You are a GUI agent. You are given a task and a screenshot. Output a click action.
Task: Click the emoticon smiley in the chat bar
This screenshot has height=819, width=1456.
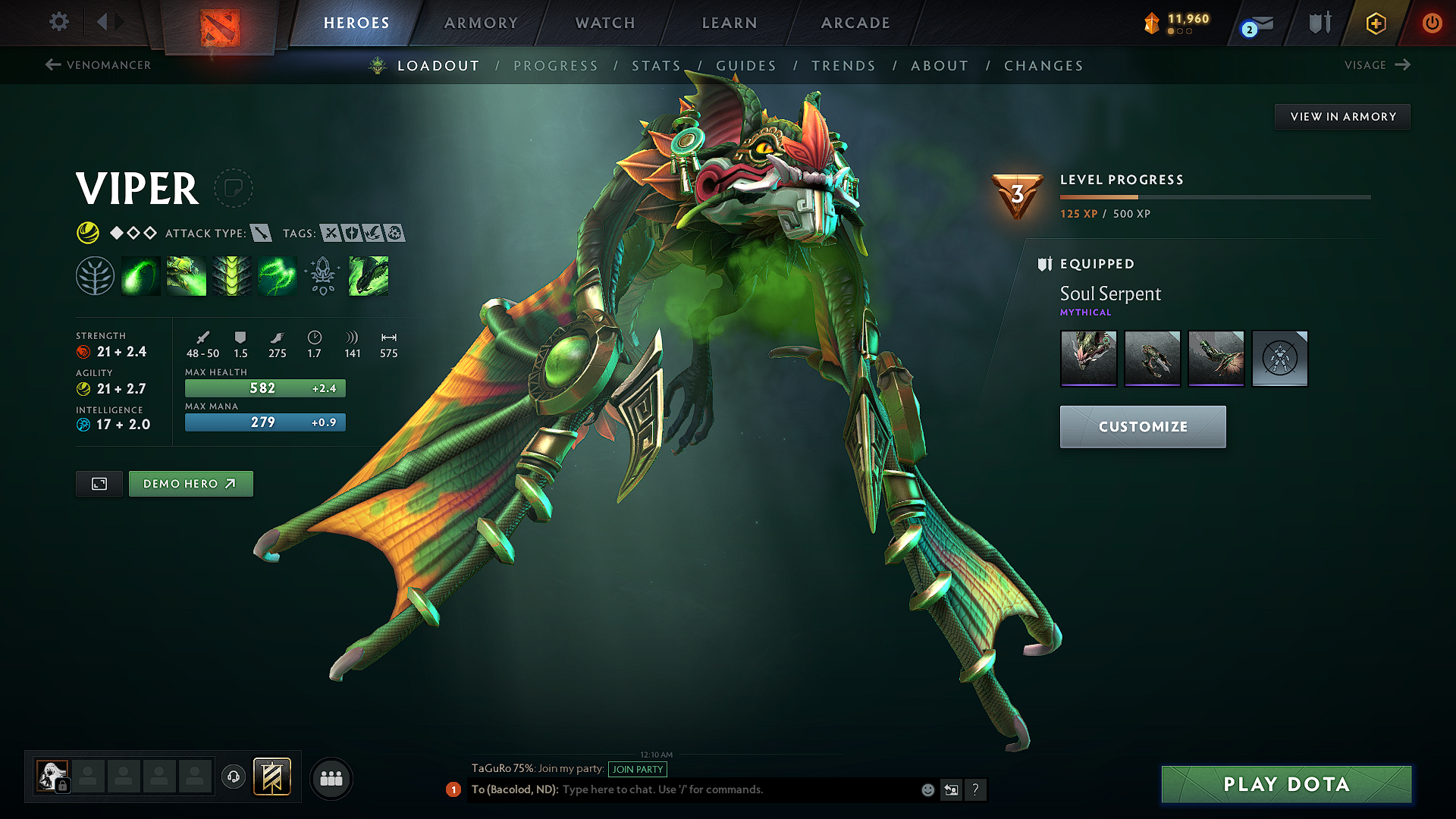(x=927, y=789)
